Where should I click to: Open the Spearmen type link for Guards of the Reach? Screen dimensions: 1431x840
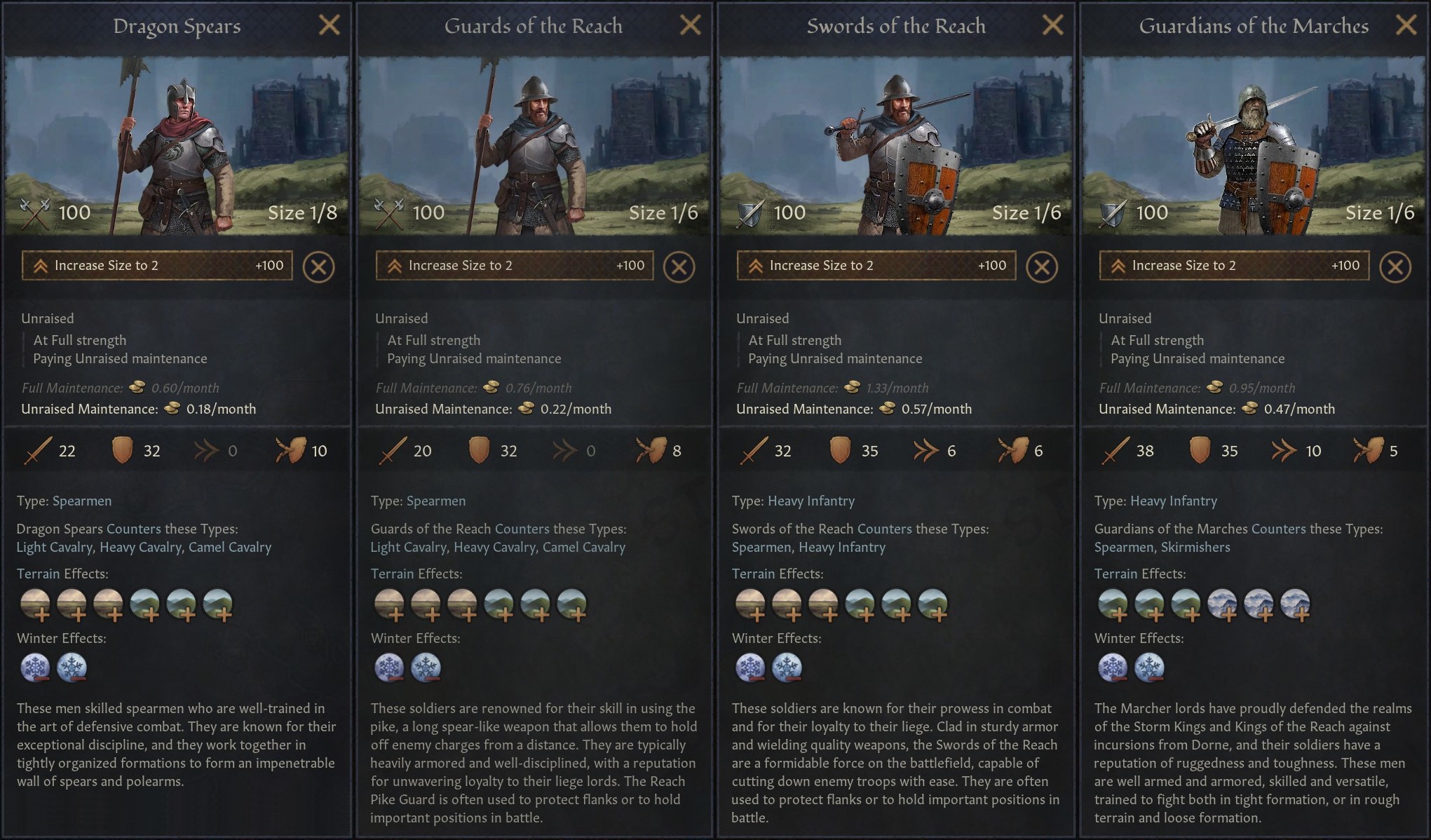pos(435,501)
